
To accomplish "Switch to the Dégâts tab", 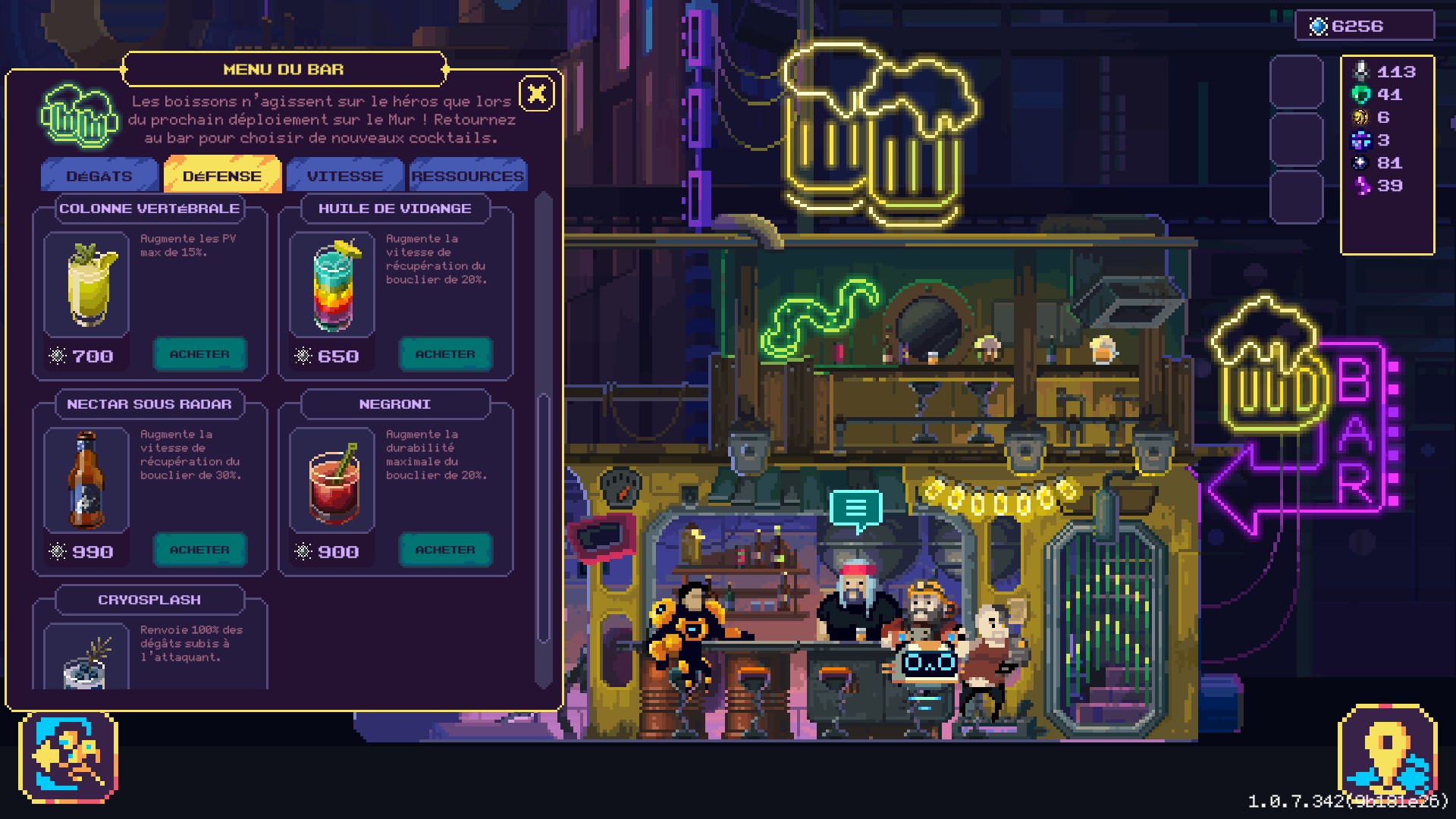I will pos(99,176).
